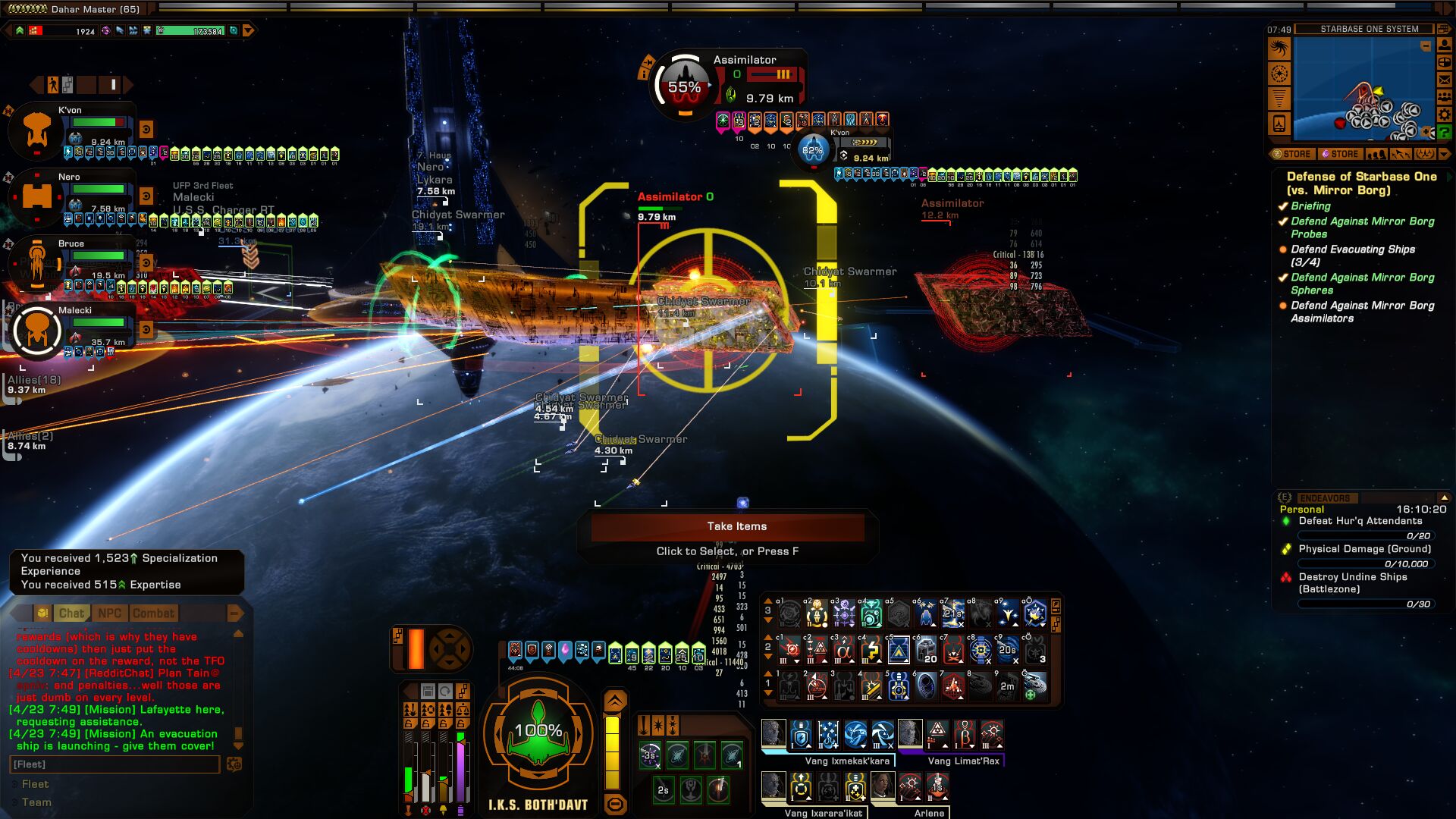Increase throttle with the up-chevron button
The height and width of the screenshot is (819, 1456).
coord(615,701)
